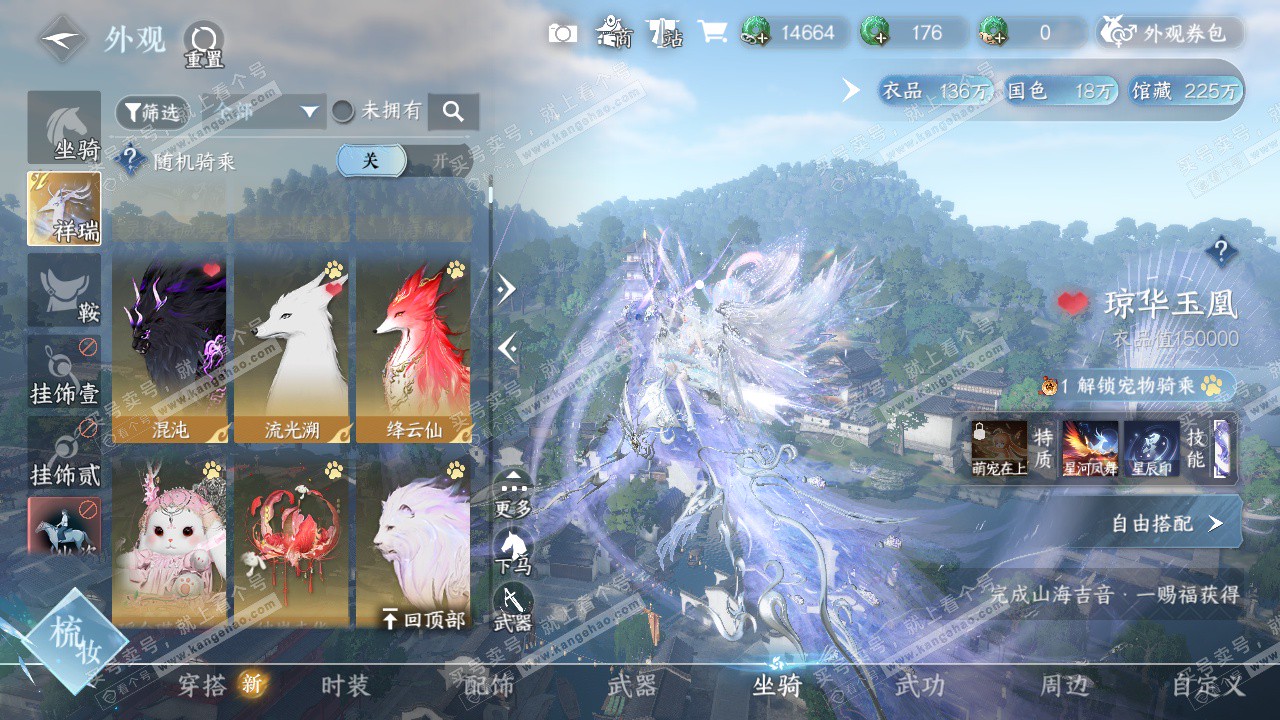Open the mount search magnifier
Image resolution: width=1280 pixels, height=720 pixels.
pyautogui.click(x=453, y=112)
